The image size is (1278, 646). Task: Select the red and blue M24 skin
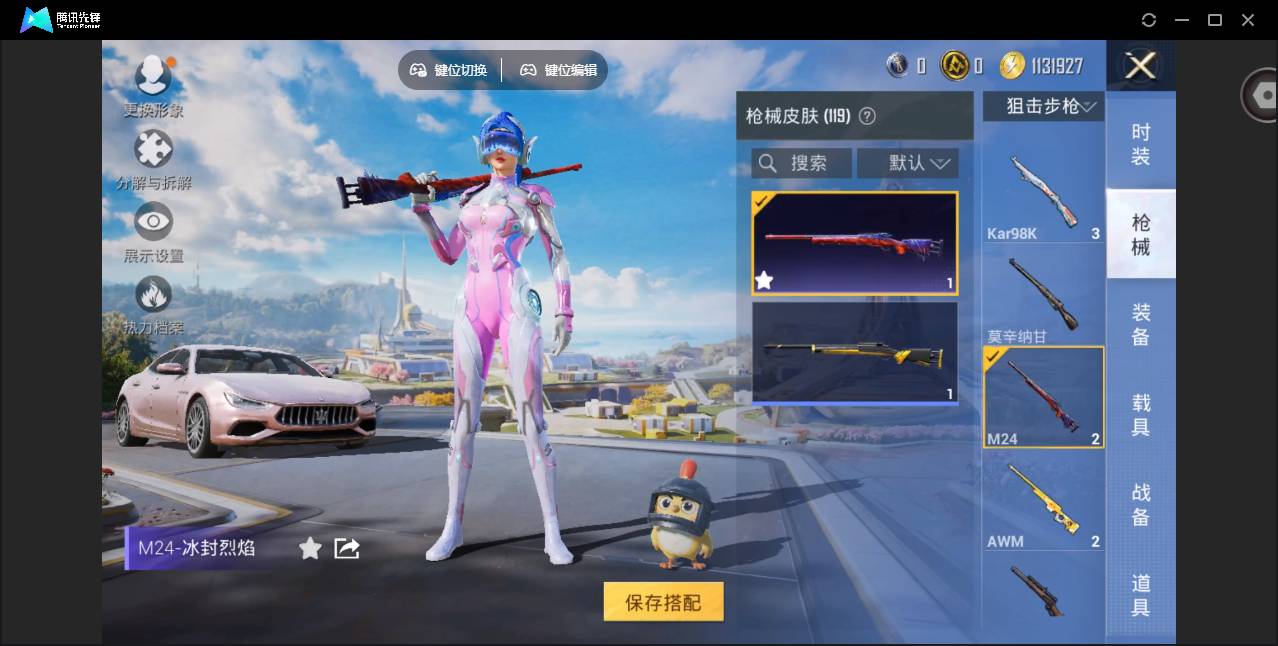click(854, 244)
